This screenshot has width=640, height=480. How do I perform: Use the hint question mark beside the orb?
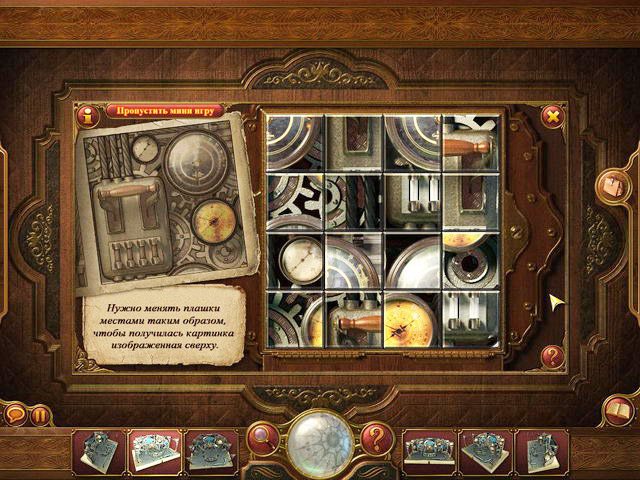click(x=375, y=437)
